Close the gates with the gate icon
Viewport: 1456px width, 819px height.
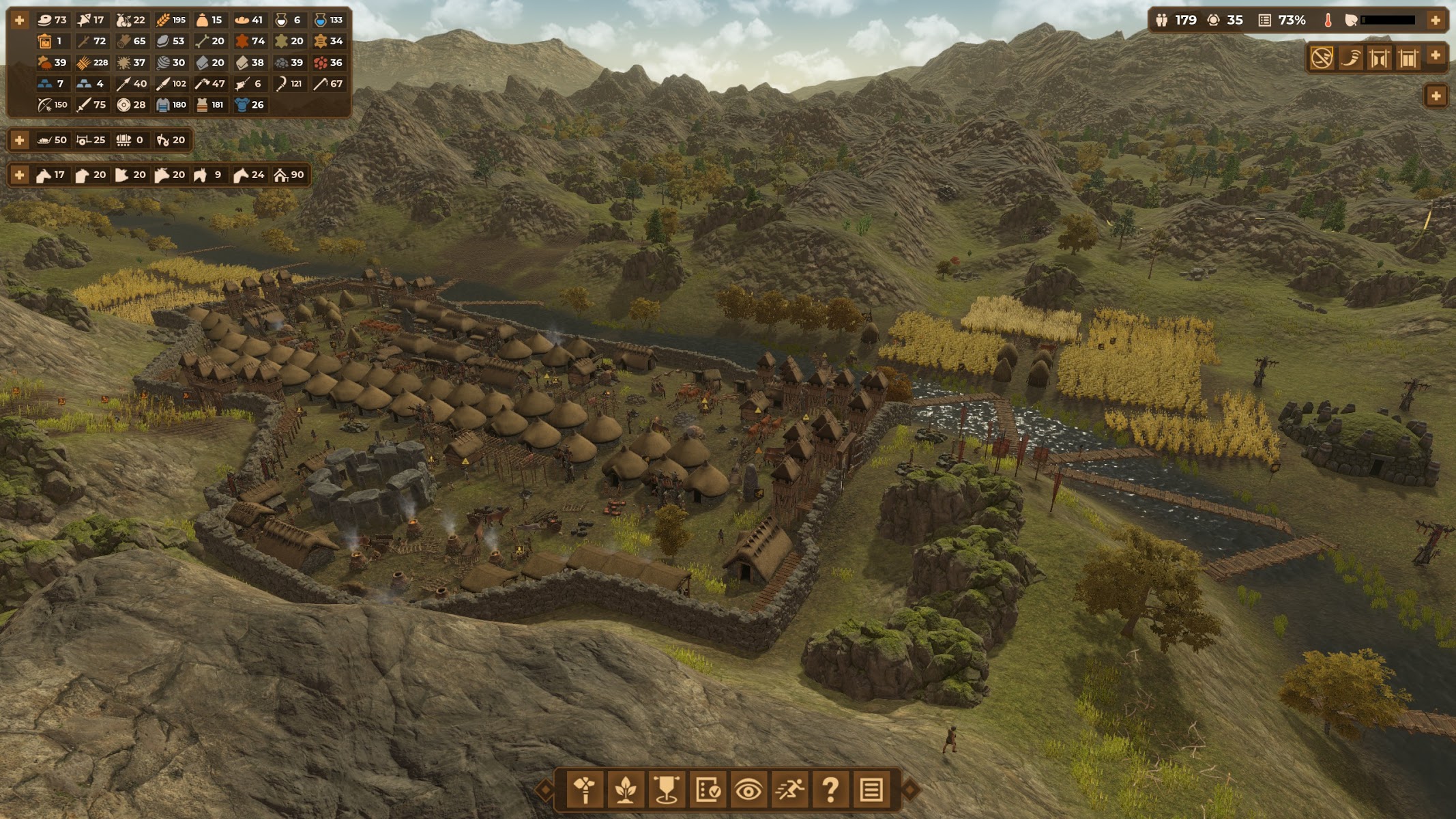tap(1408, 58)
